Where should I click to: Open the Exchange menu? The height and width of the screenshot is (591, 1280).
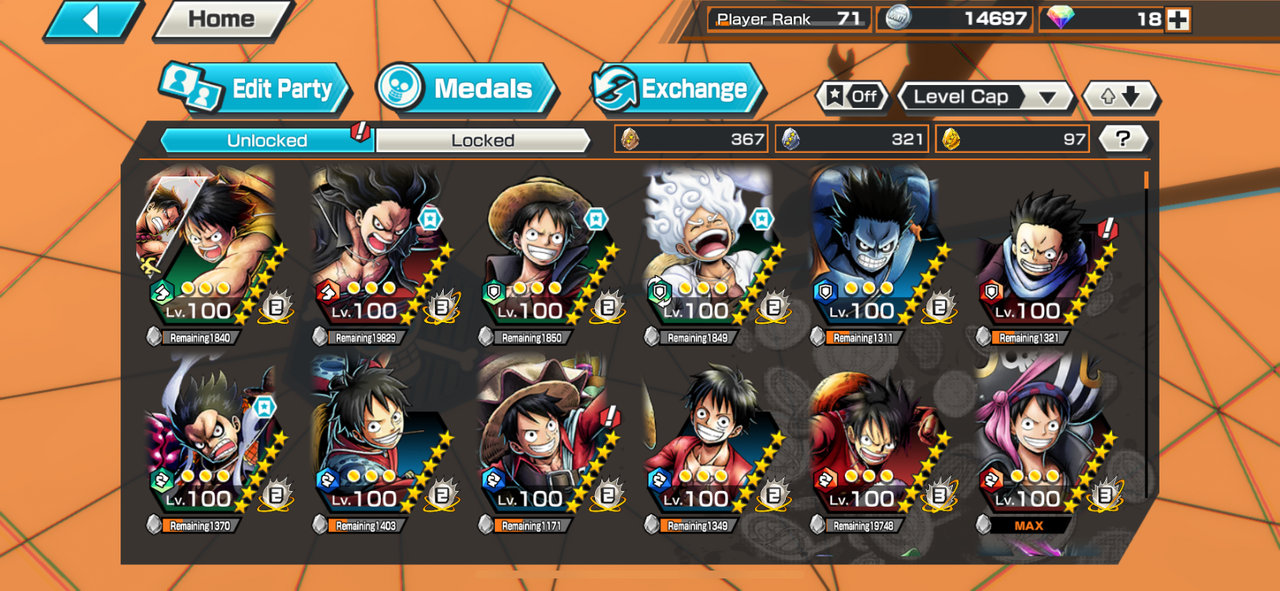(x=678, y=90)
